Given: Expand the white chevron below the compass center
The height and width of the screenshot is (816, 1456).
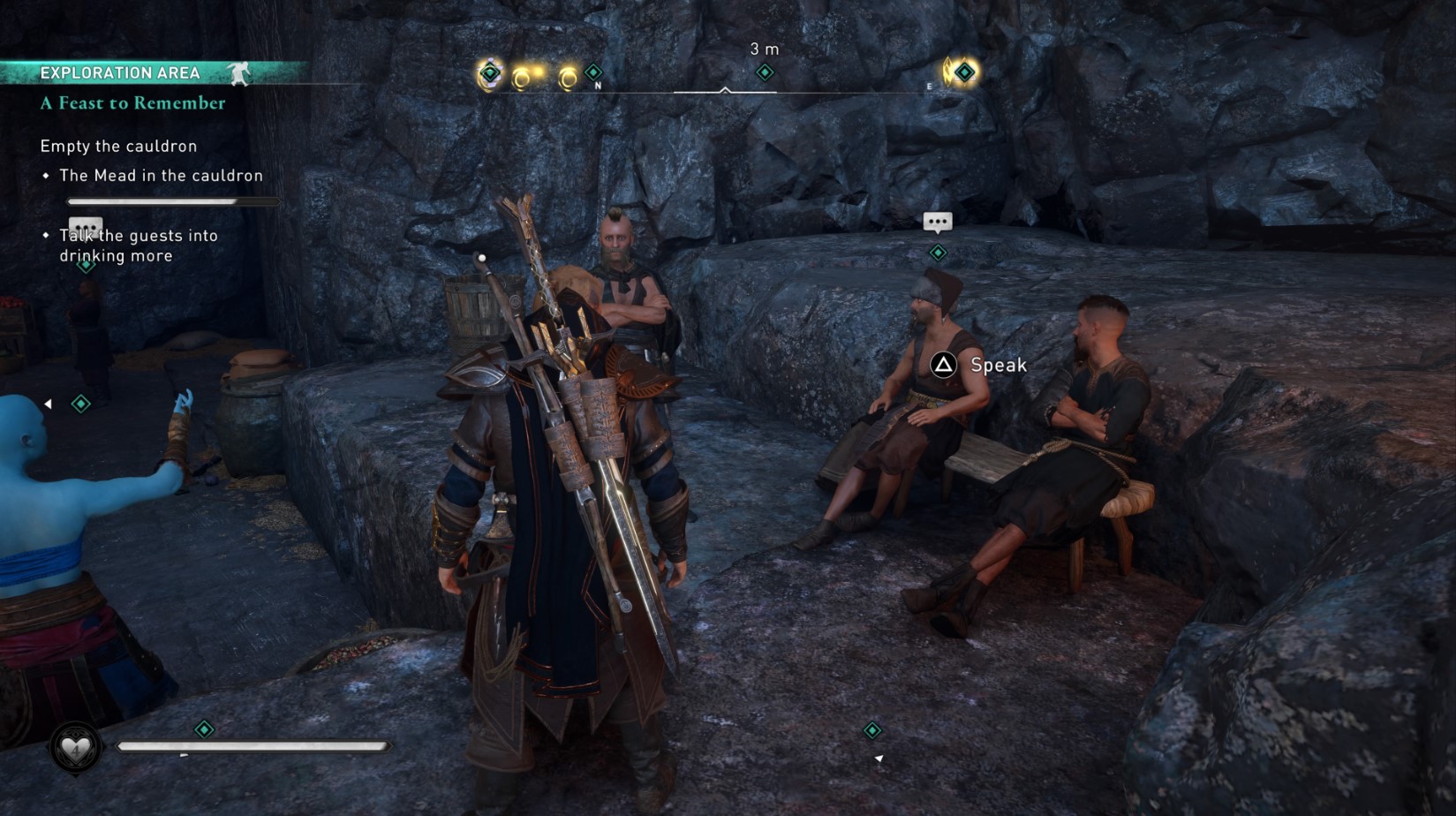Looking at the screenshot, I should coord(725,91).
